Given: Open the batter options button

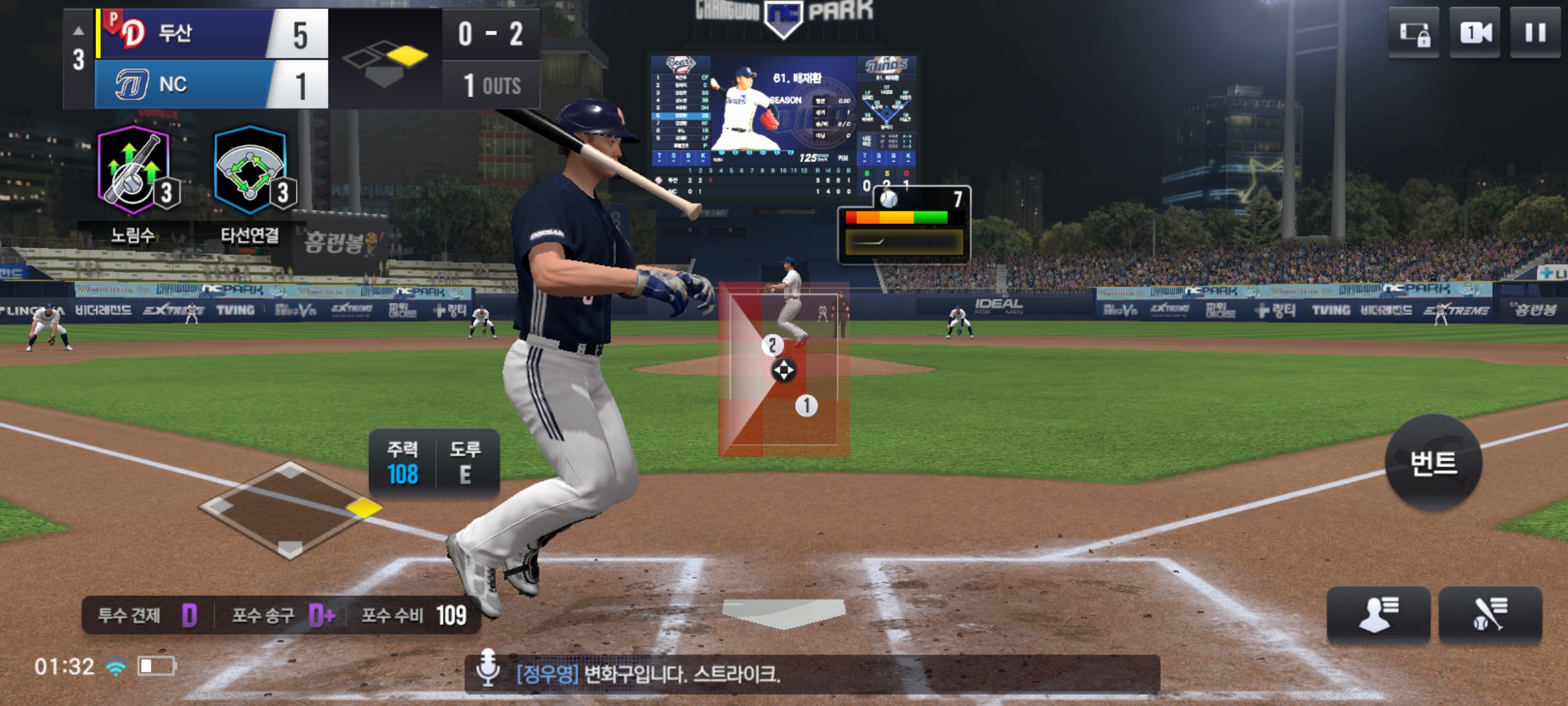Looking at the screenshot, I should pos(1490,614).
